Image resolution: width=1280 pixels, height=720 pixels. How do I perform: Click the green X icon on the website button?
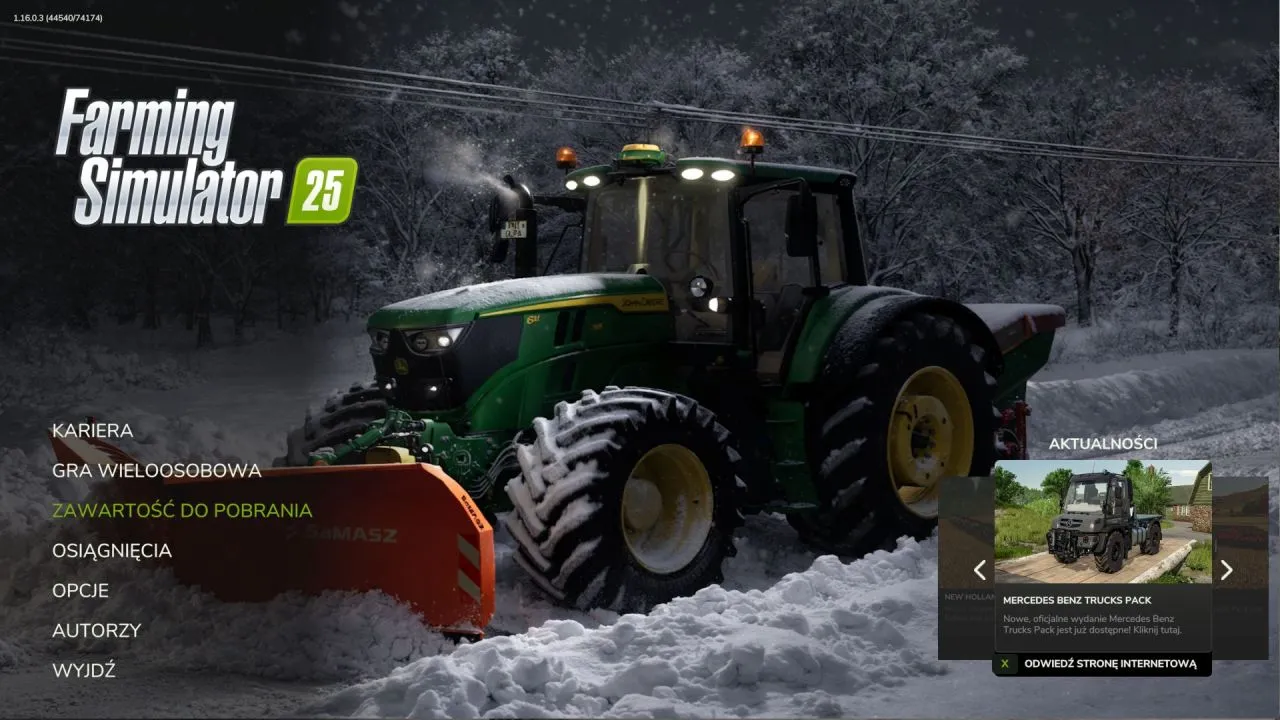click(1004, 662)
